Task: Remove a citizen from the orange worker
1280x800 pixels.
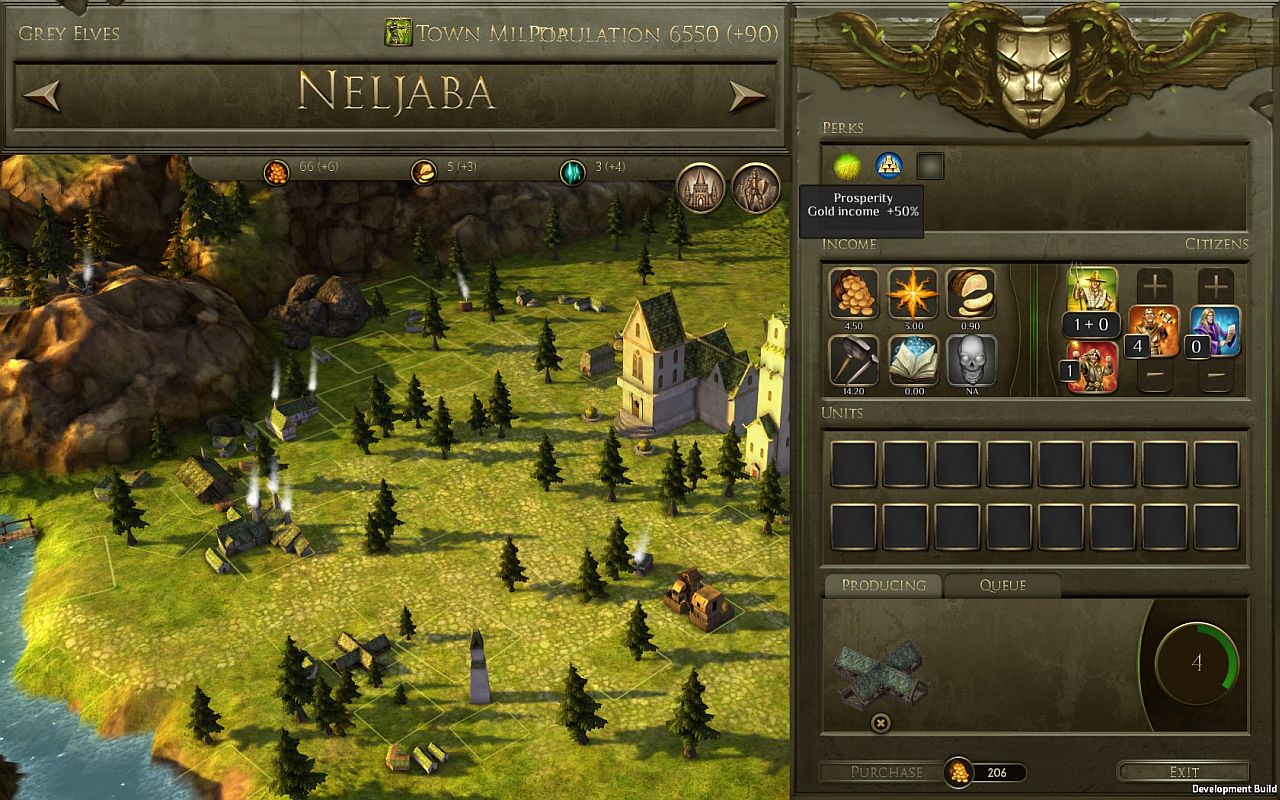Action: [1155, 376]
